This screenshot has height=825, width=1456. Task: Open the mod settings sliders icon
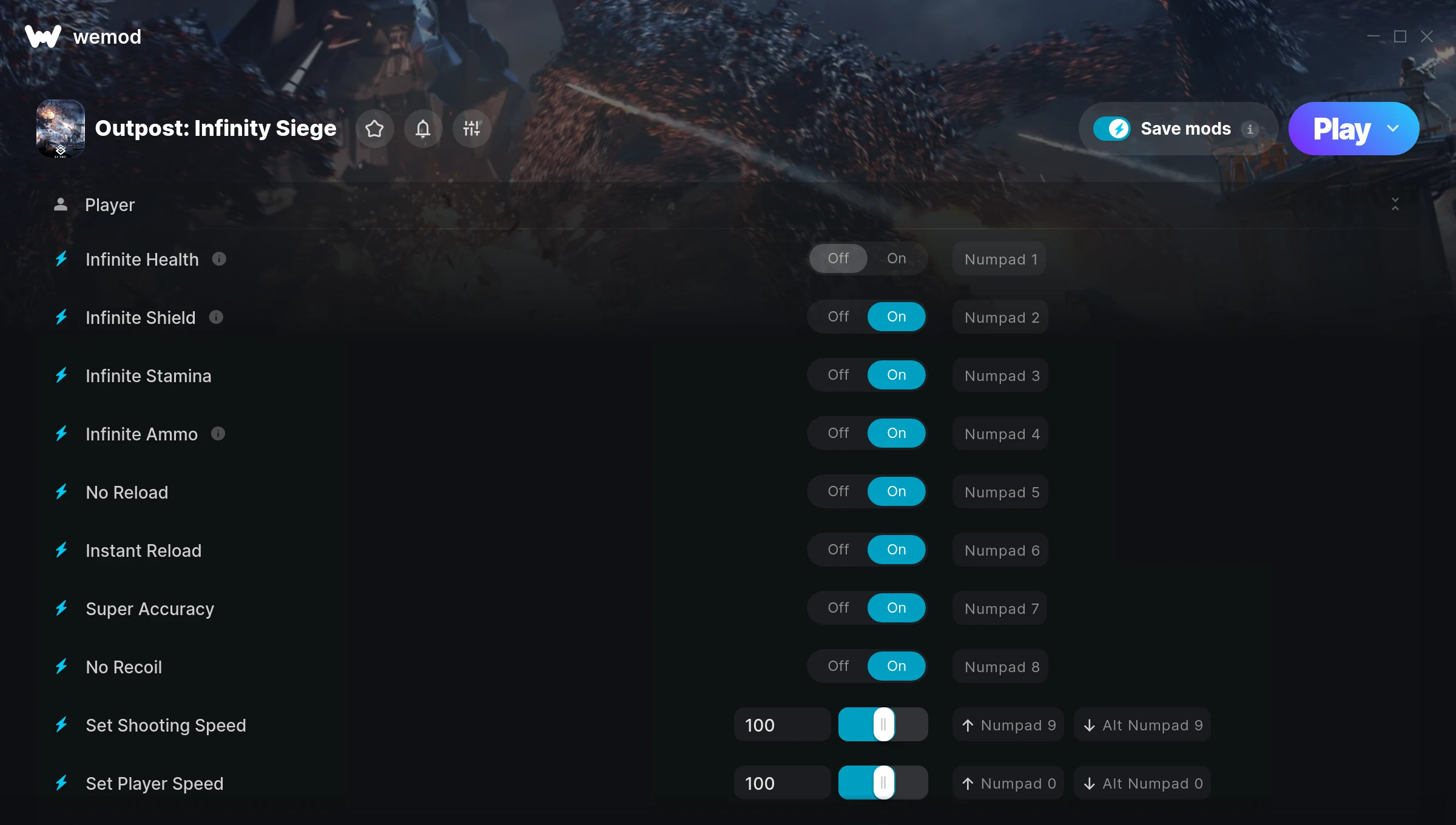471,129
